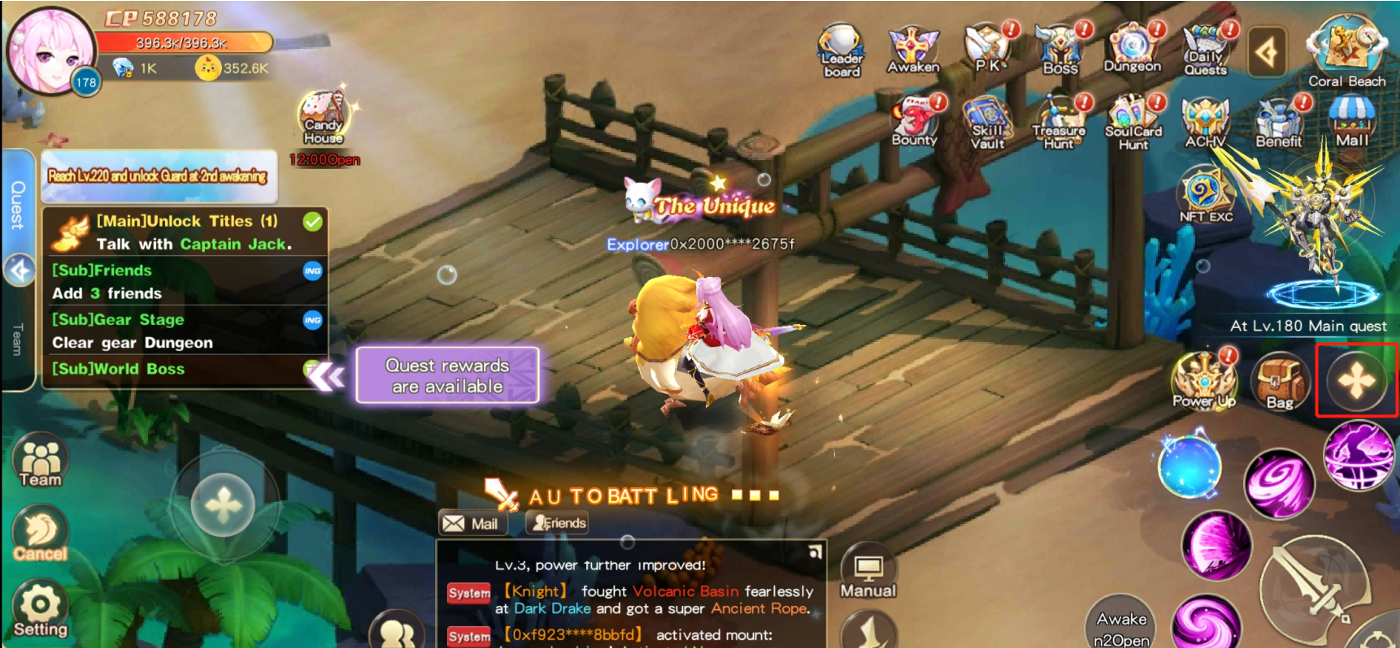The height and width of the screenshot is (648, 1400).
Task: Open the Team button
Action: click(40, 461)
